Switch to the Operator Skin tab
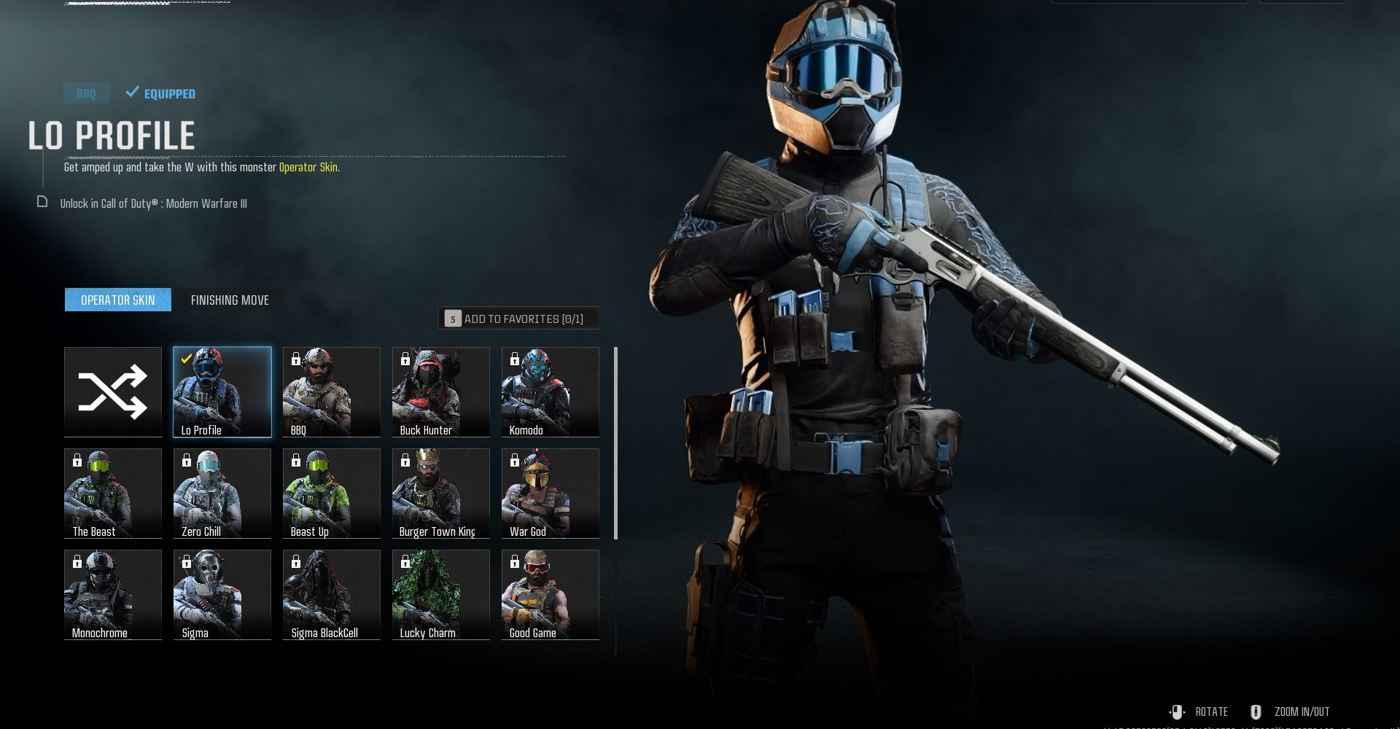 pos(118,300)
